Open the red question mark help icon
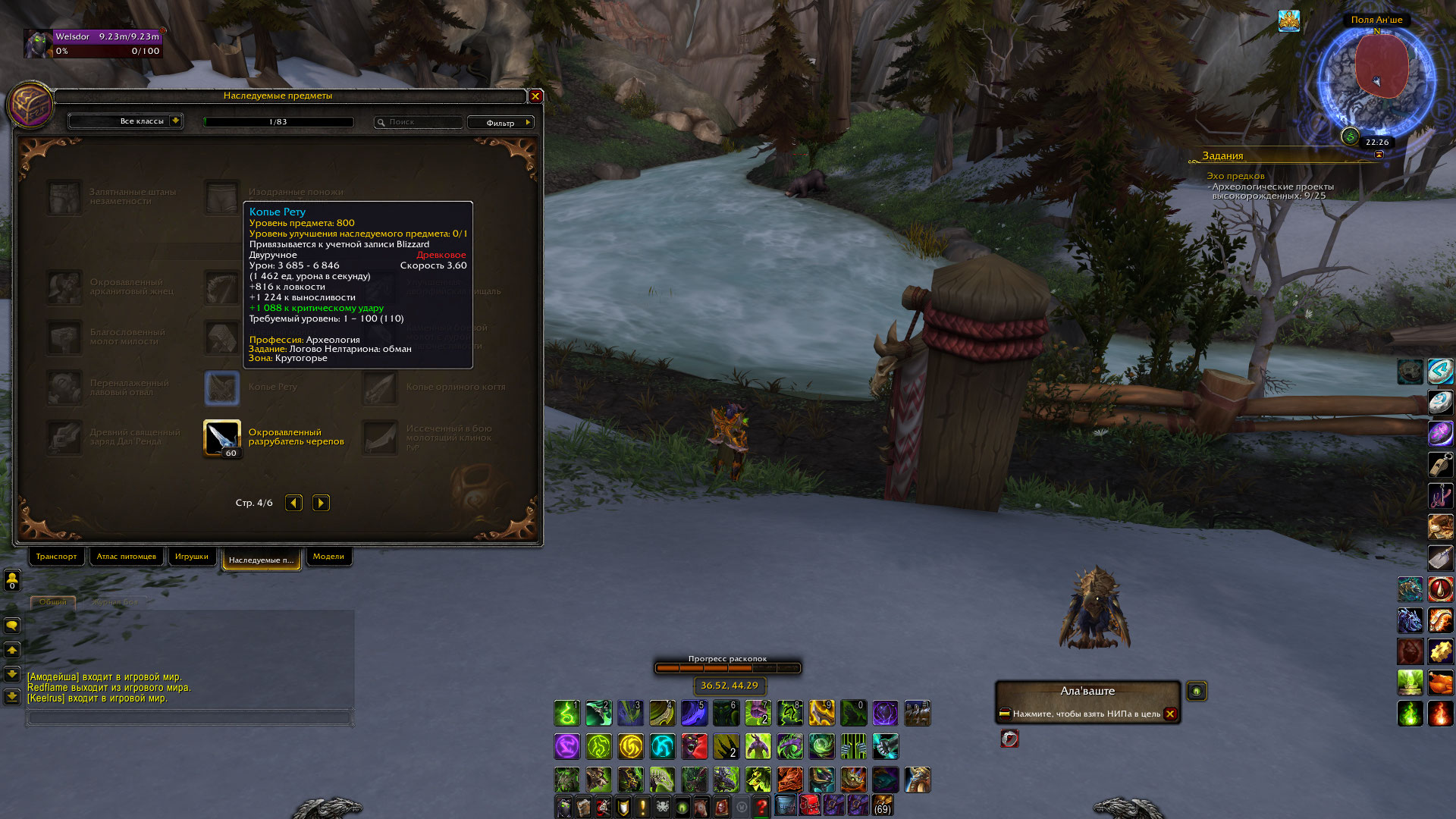The width and height of the screenshot is (1456, 819). (x=761, y=807)
